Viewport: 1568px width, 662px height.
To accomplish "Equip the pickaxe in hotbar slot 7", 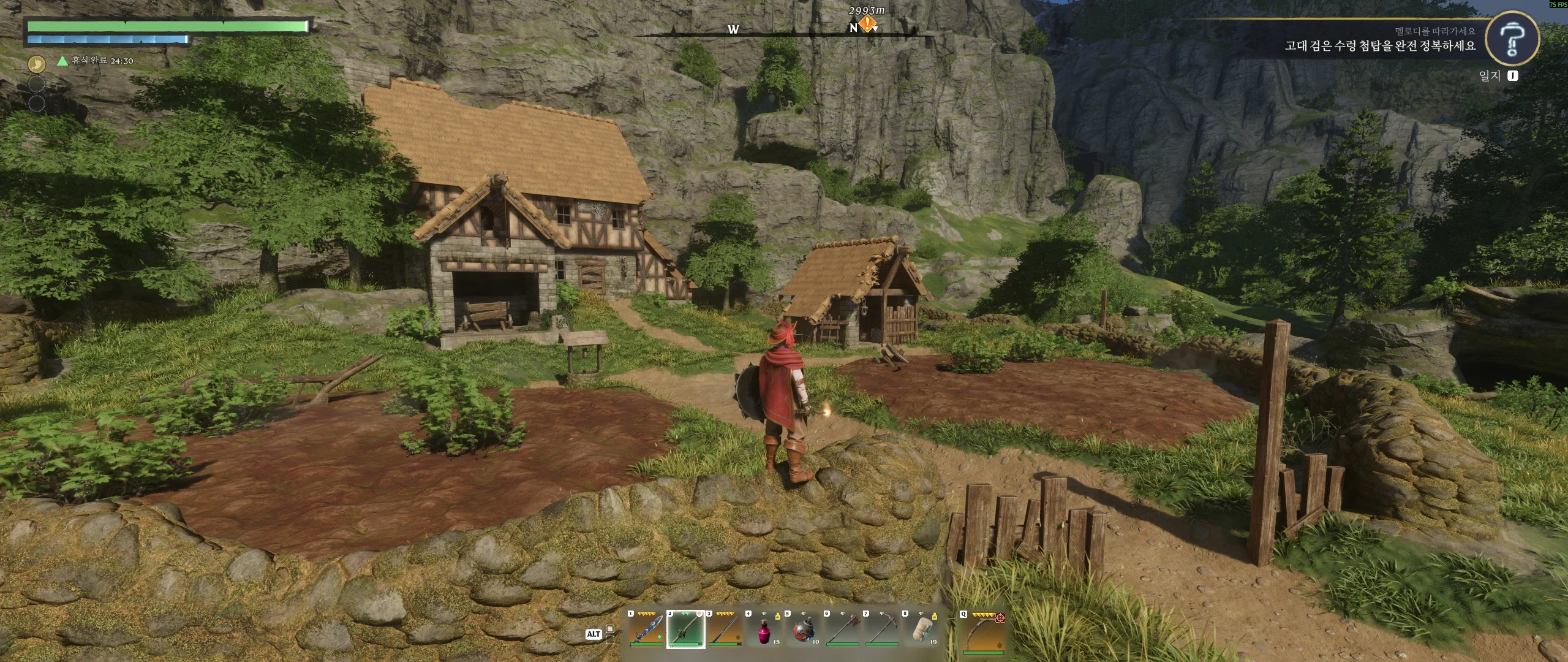I will pyautogui.click(x=881, y=629).
